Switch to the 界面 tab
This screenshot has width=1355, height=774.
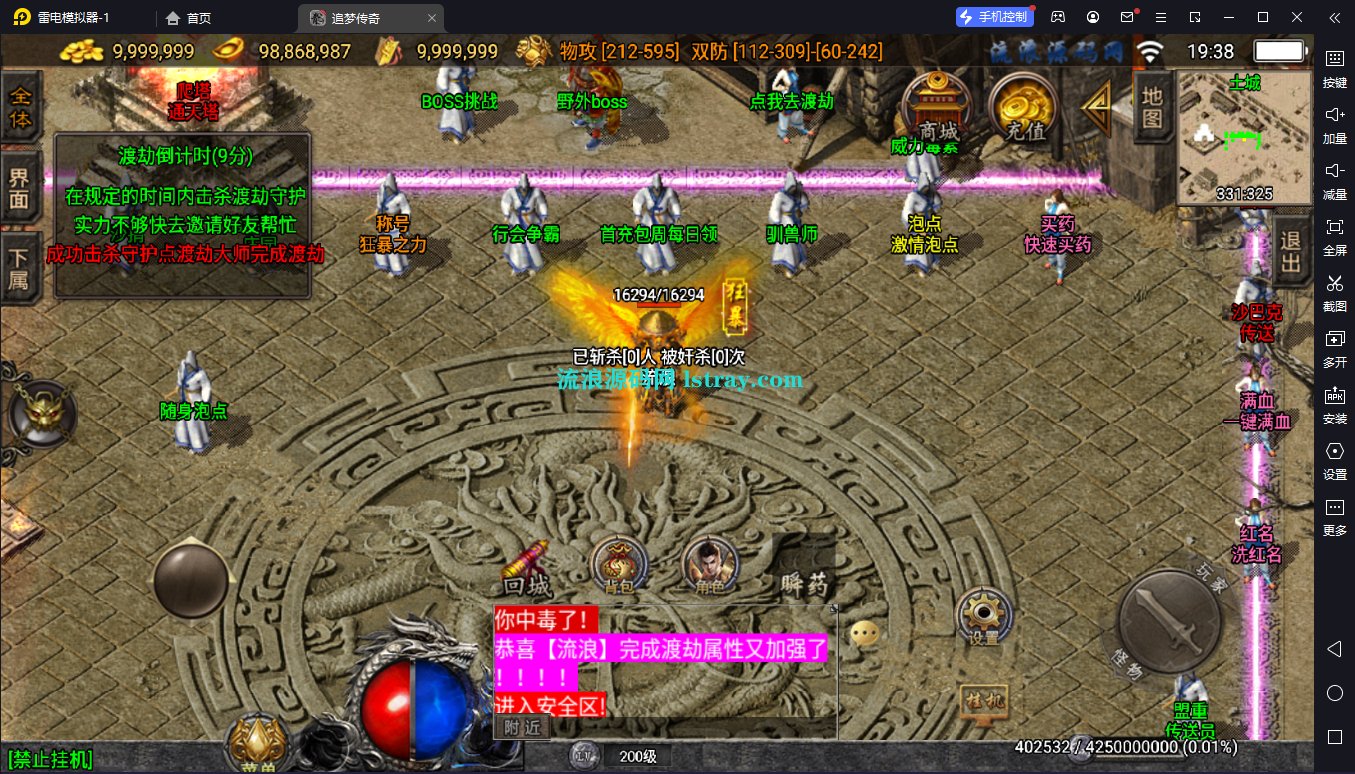pyautogui.click(x=20, y=188)
